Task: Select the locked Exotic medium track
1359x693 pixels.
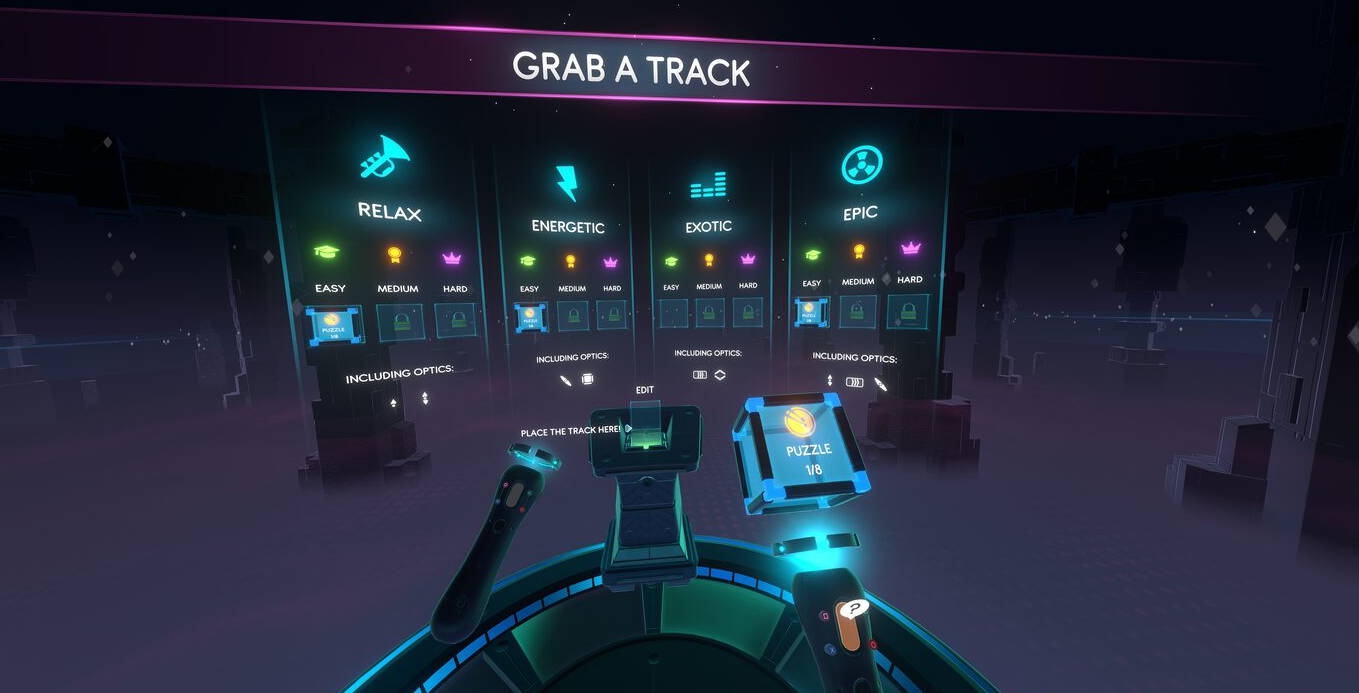Action: pyautogui.click(x=709, y=312)
